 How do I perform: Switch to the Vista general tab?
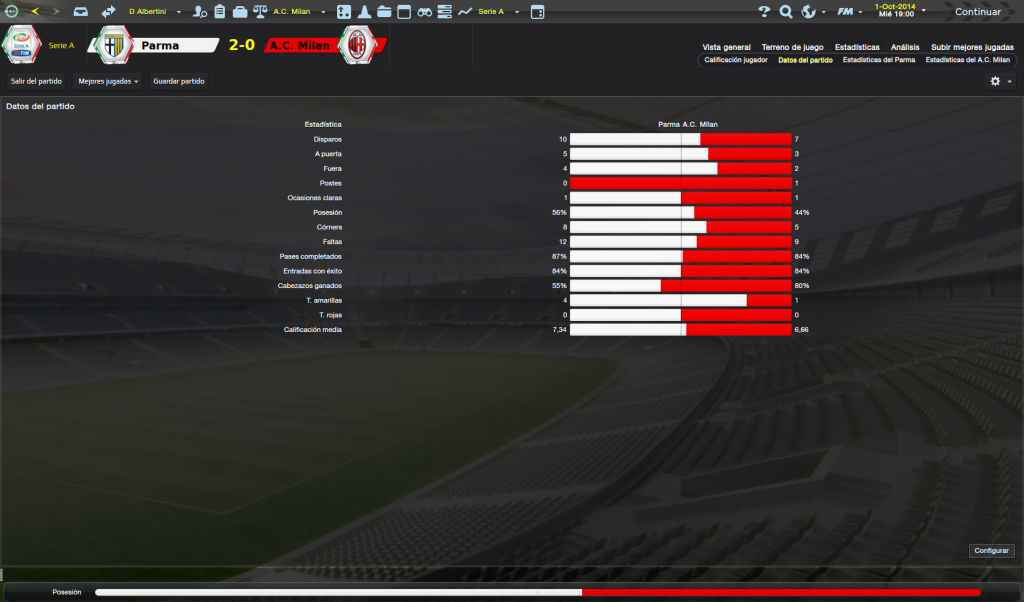[x=726, y=47]
